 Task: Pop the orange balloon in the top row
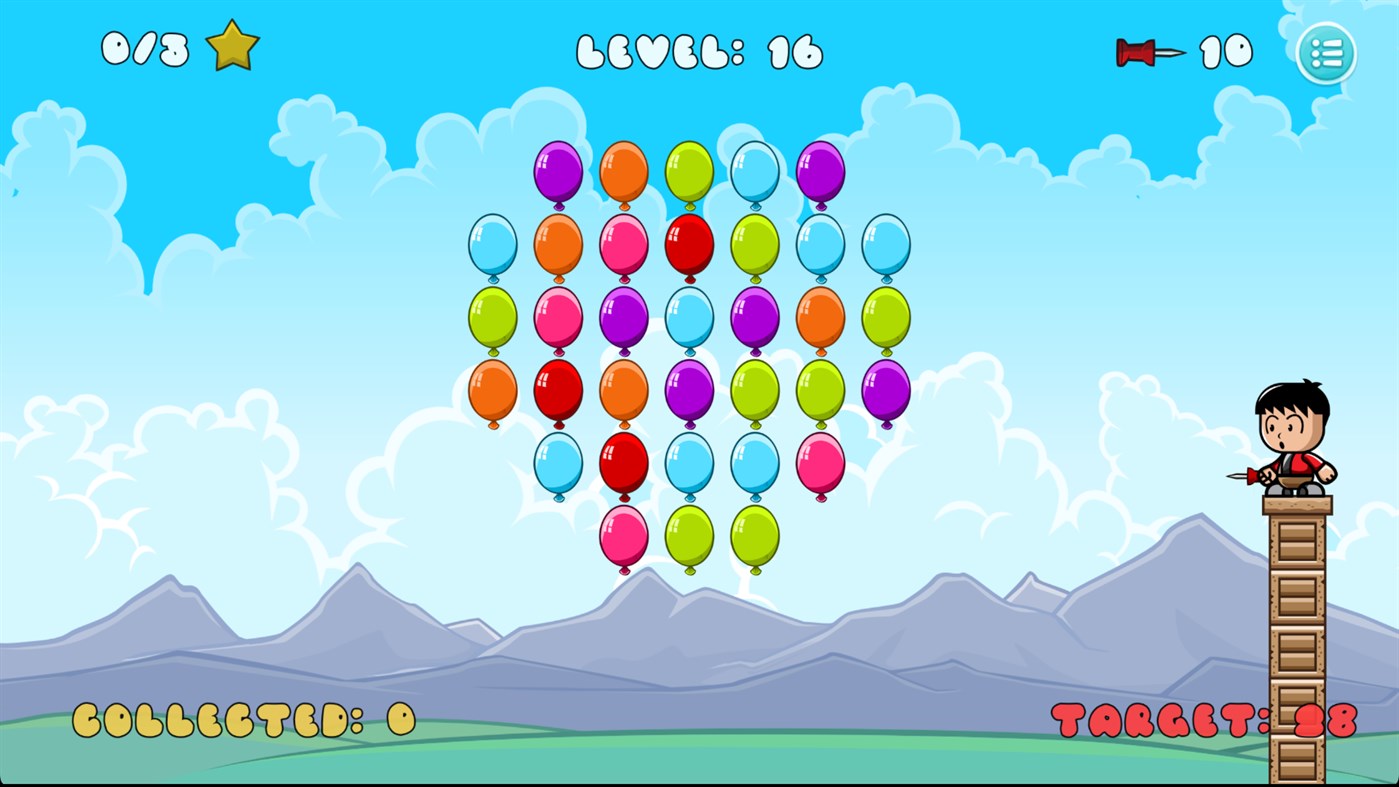tap(623, 172)
